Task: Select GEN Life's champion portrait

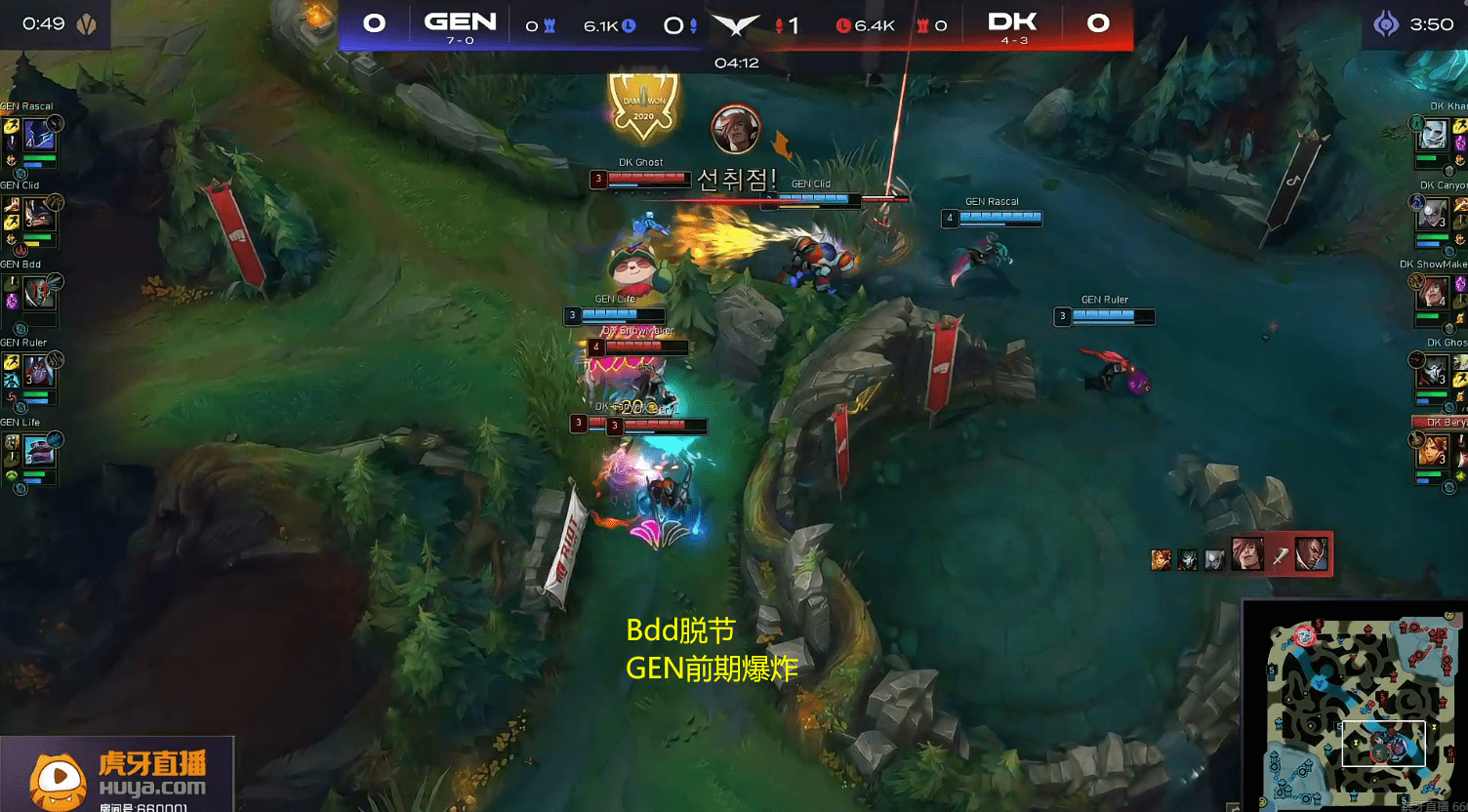Action: [x=38, y=449]
